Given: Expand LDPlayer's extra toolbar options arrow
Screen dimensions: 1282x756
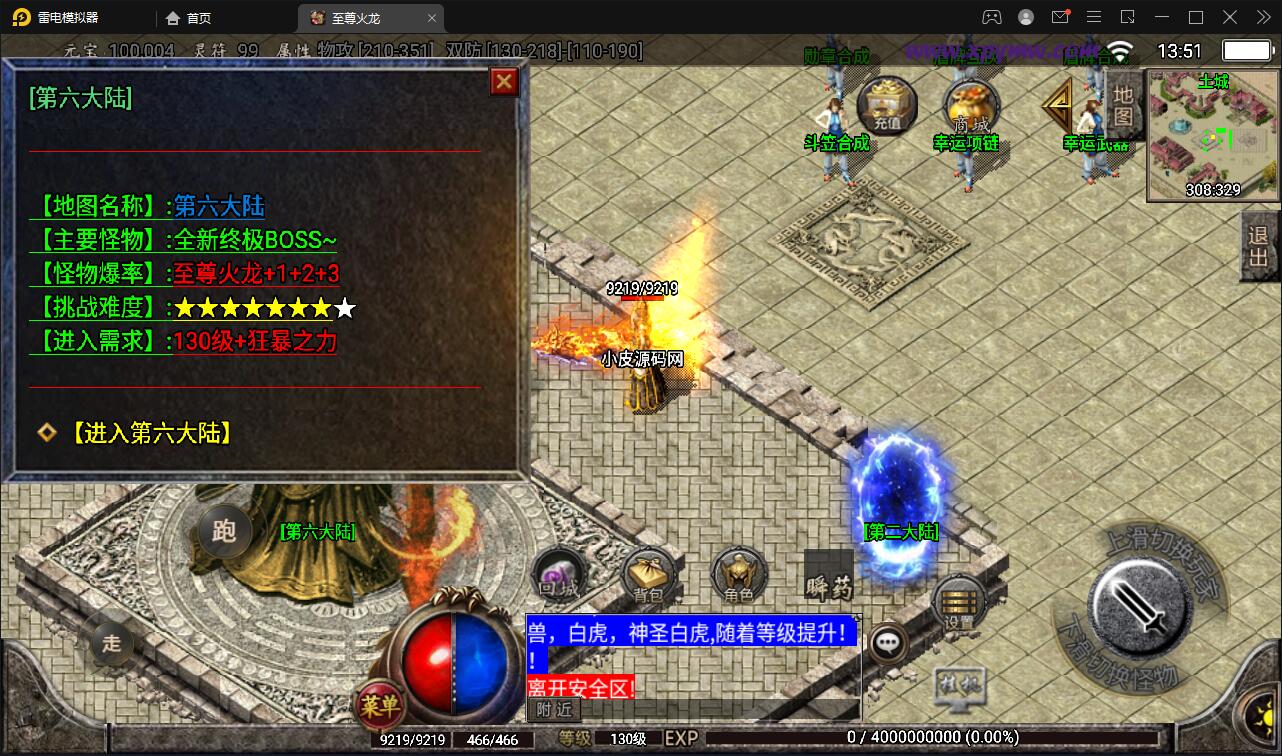Looking at the screenshot, I should [x=1262, y=17].
